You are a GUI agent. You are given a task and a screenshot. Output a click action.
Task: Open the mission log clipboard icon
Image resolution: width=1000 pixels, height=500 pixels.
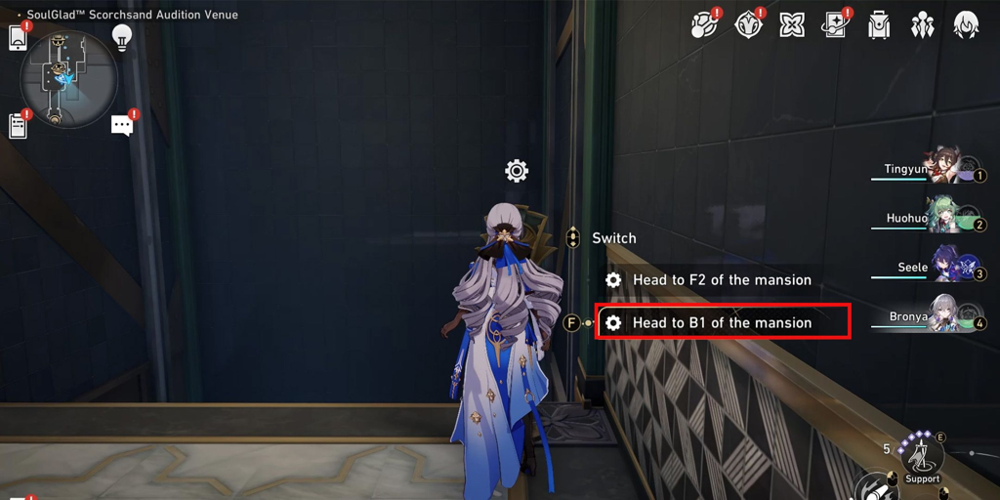17,126
